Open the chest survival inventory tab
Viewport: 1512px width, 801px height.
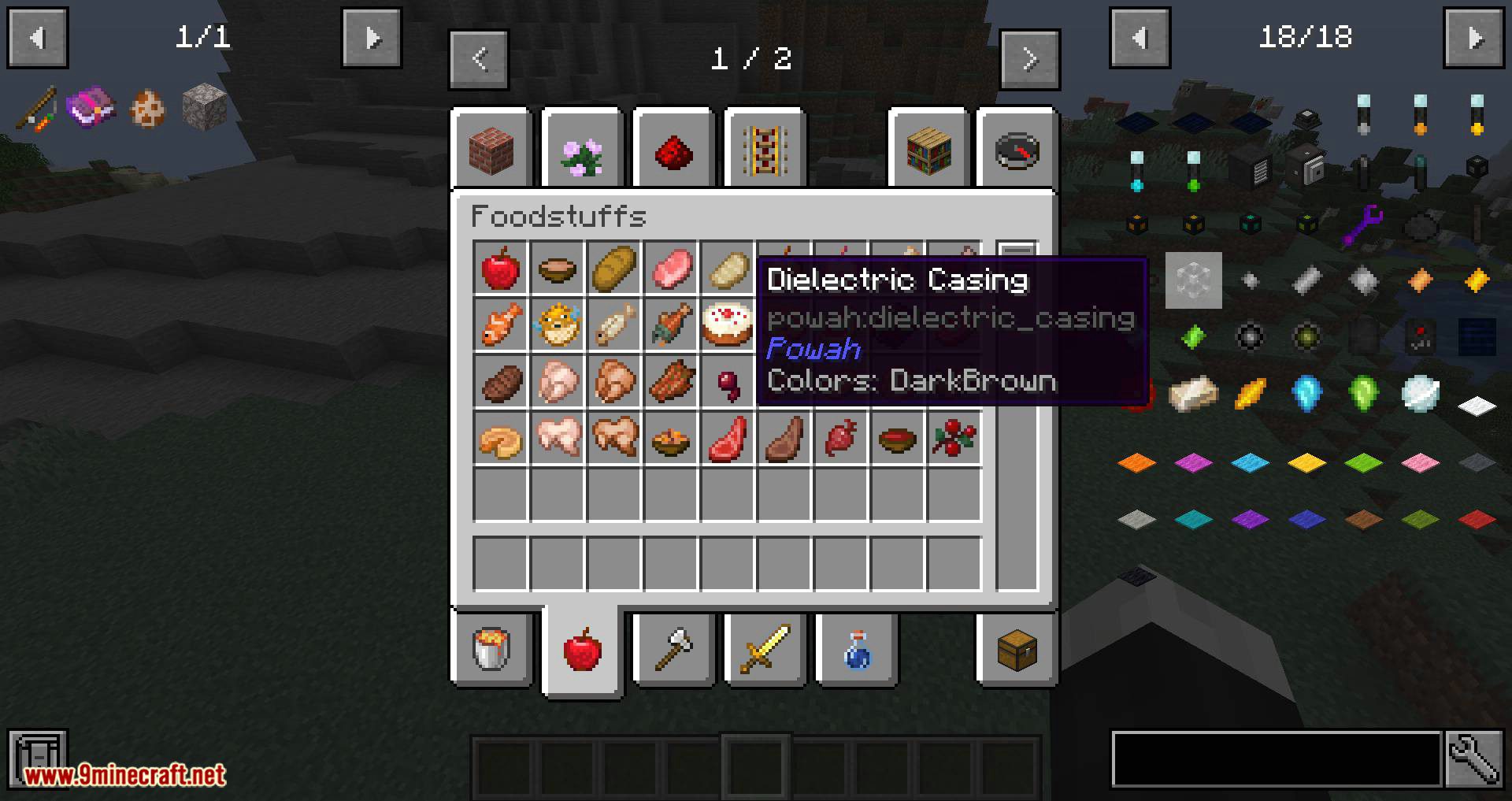(1017, 650)
